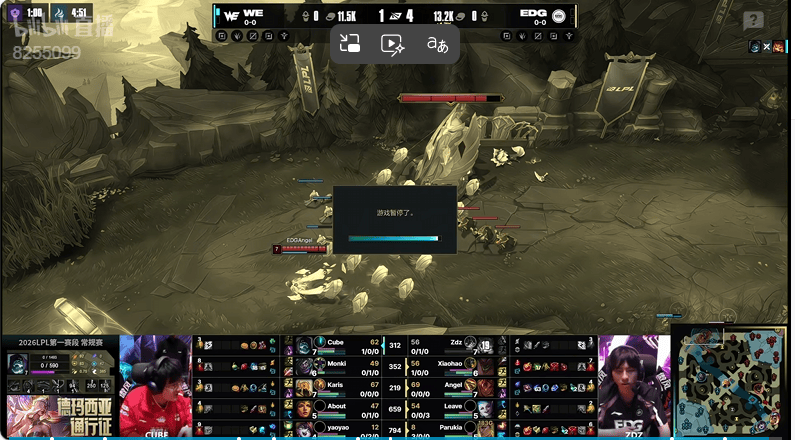Click the WE team logo in the top bar
The height and width of the screenshot is (440, 795).
(231, 16)
